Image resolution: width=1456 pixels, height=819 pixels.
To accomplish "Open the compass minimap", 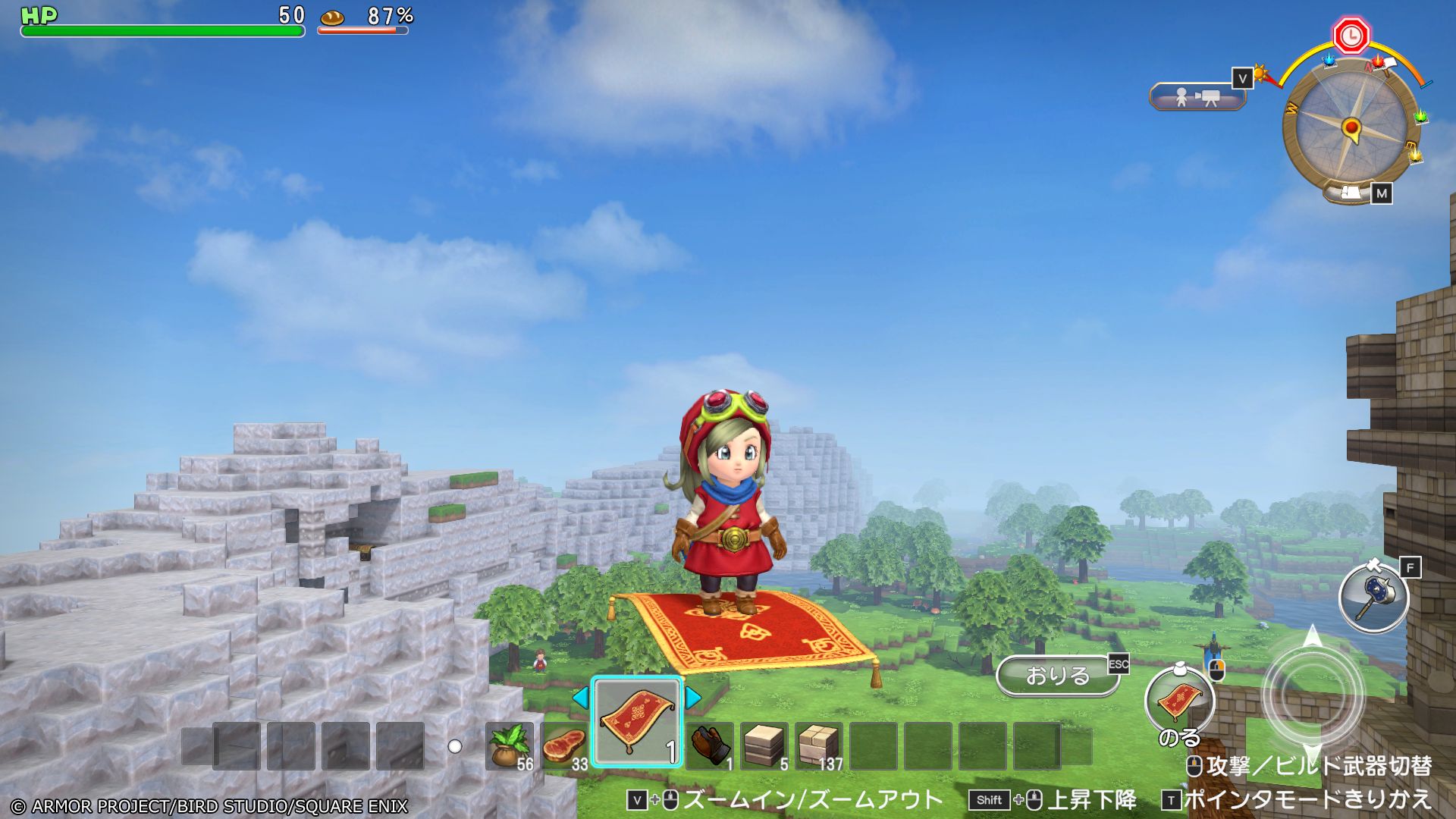I will pos(1351,127).
